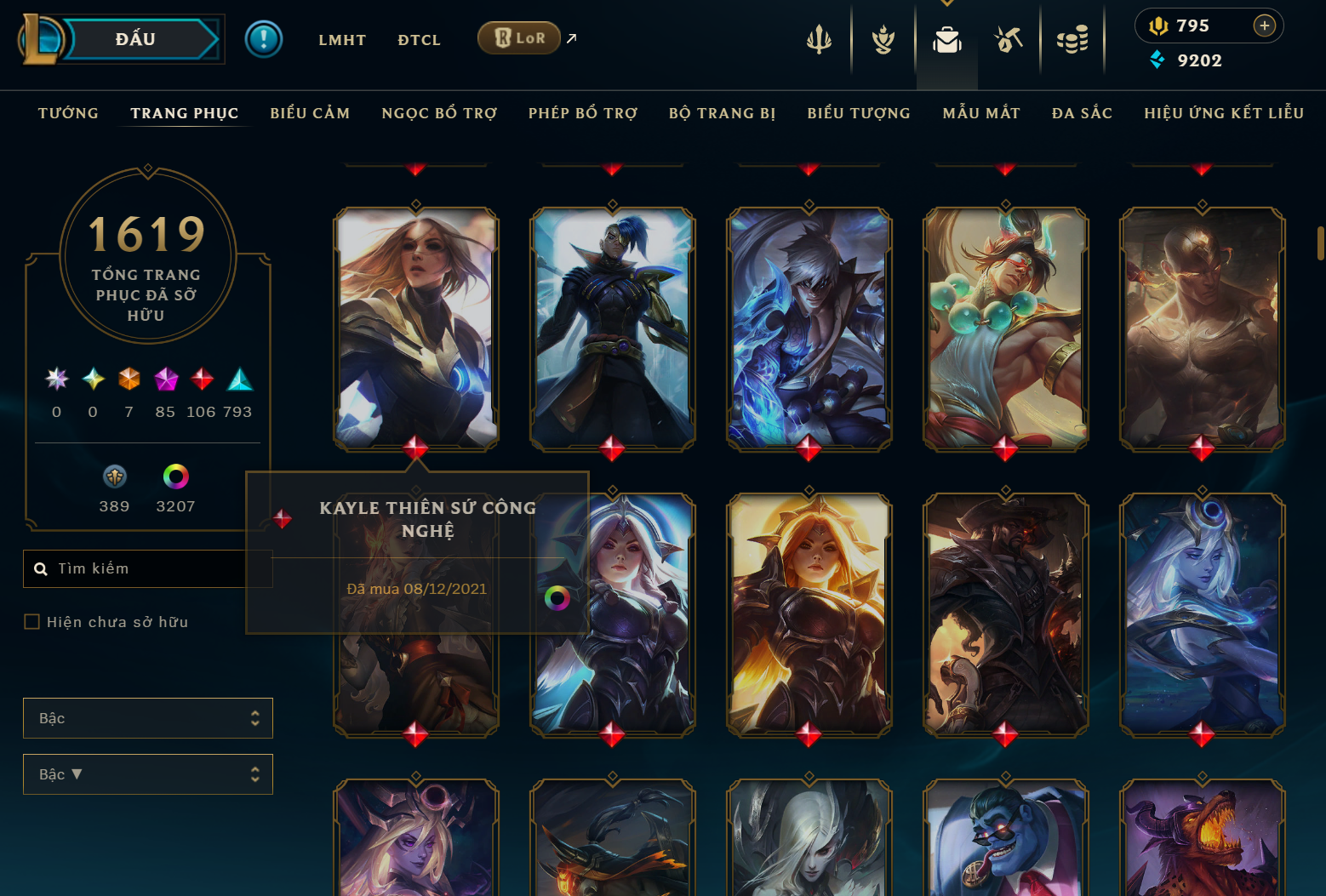Open the ĐTCL menu item

[419, 39]
